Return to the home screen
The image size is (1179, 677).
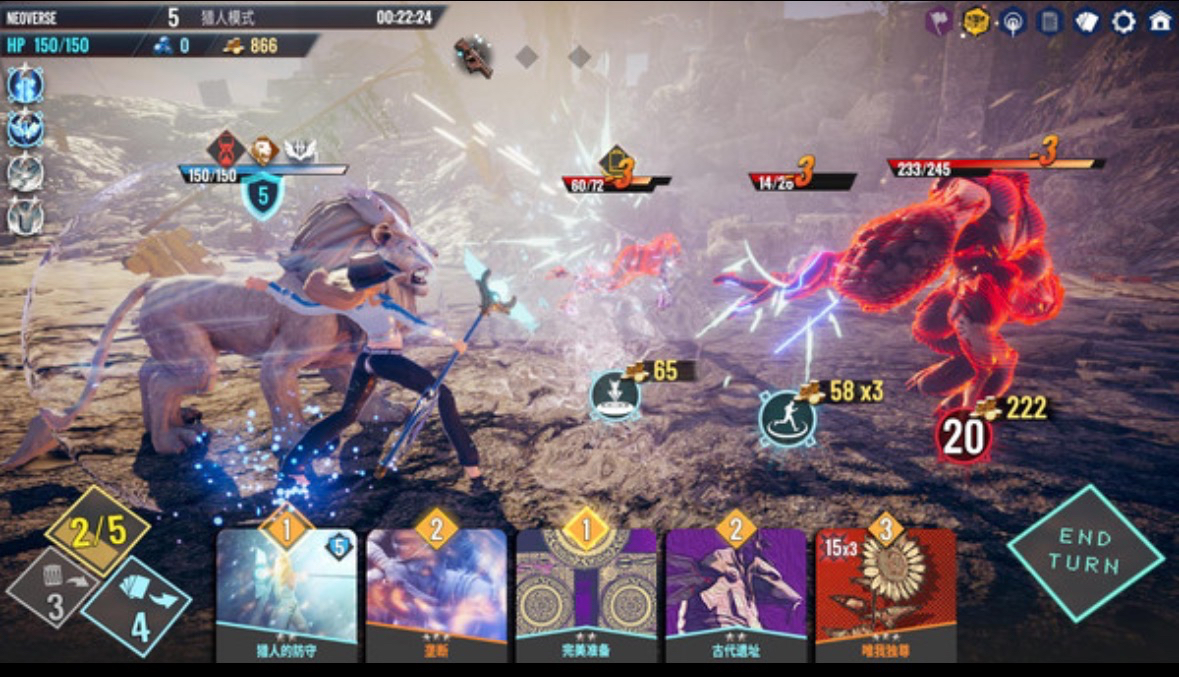pos(1160,22)
